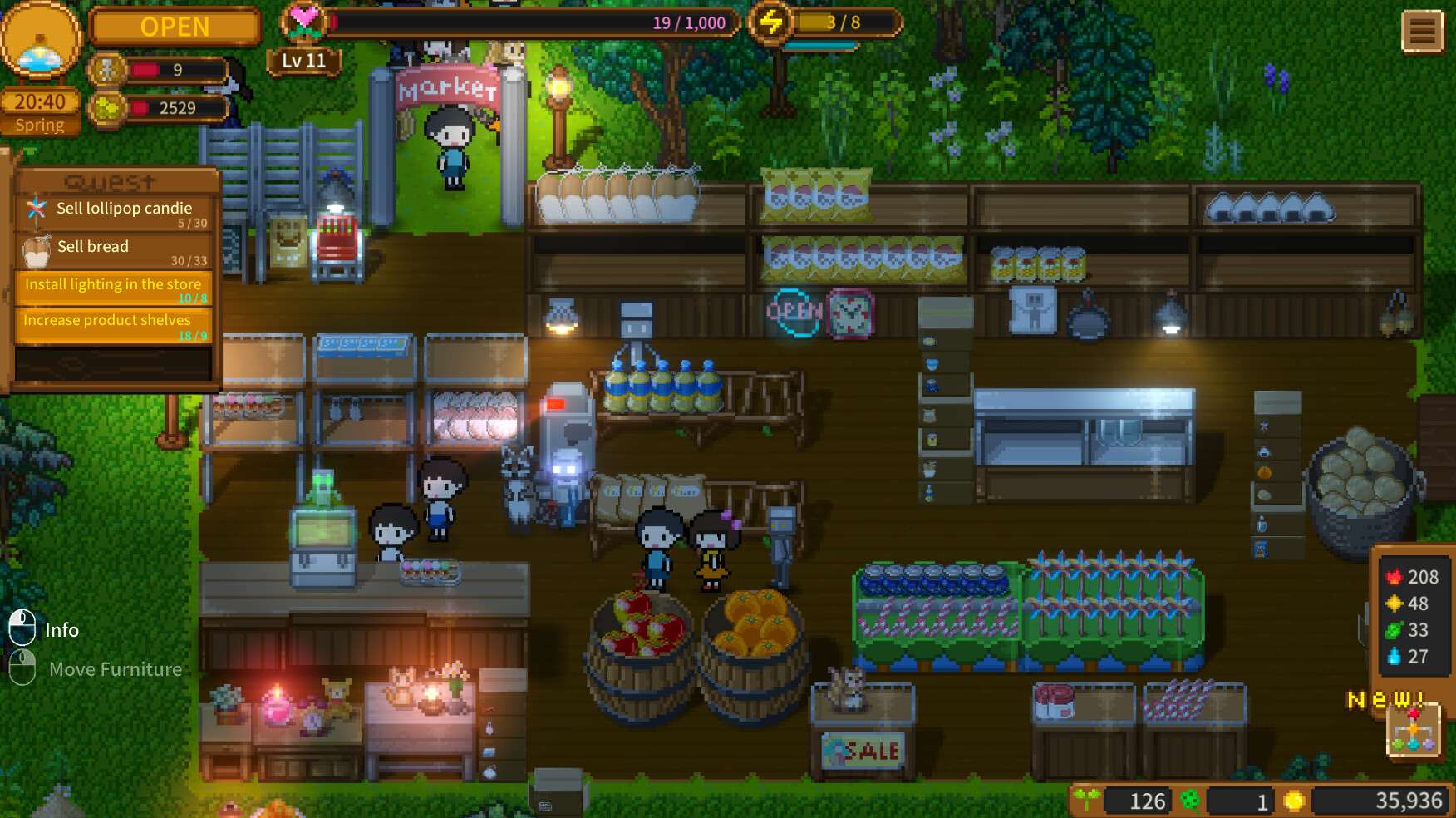Click the Lv 11 level badge

click(x=305, y=60)
